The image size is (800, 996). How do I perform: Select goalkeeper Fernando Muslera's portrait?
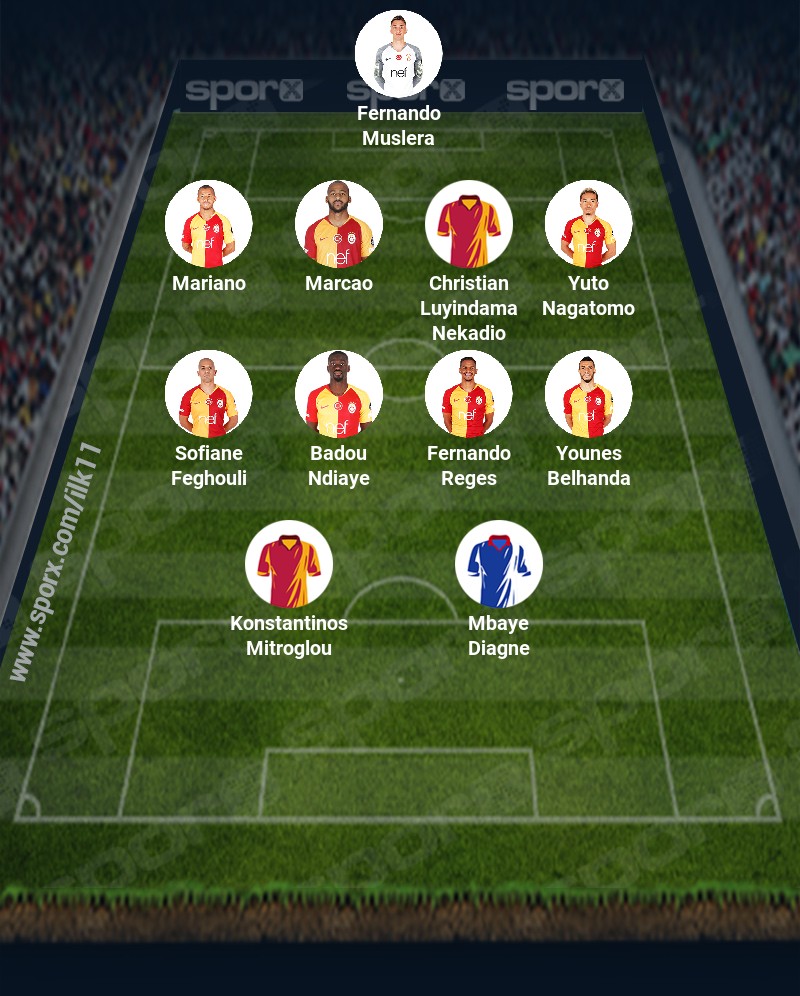click(x=399, y=54)
